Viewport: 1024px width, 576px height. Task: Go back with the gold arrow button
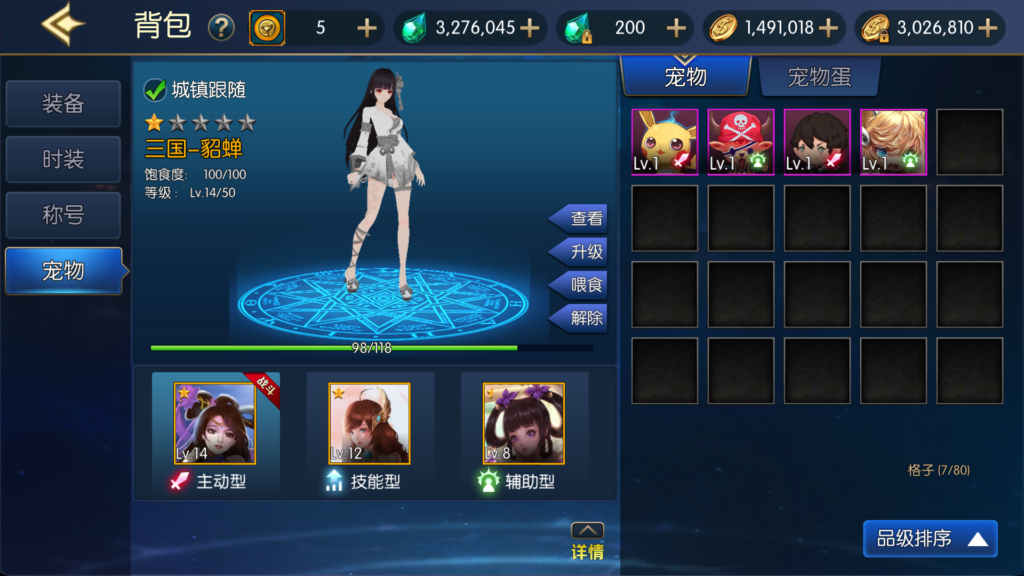click(x=62, y=25)
